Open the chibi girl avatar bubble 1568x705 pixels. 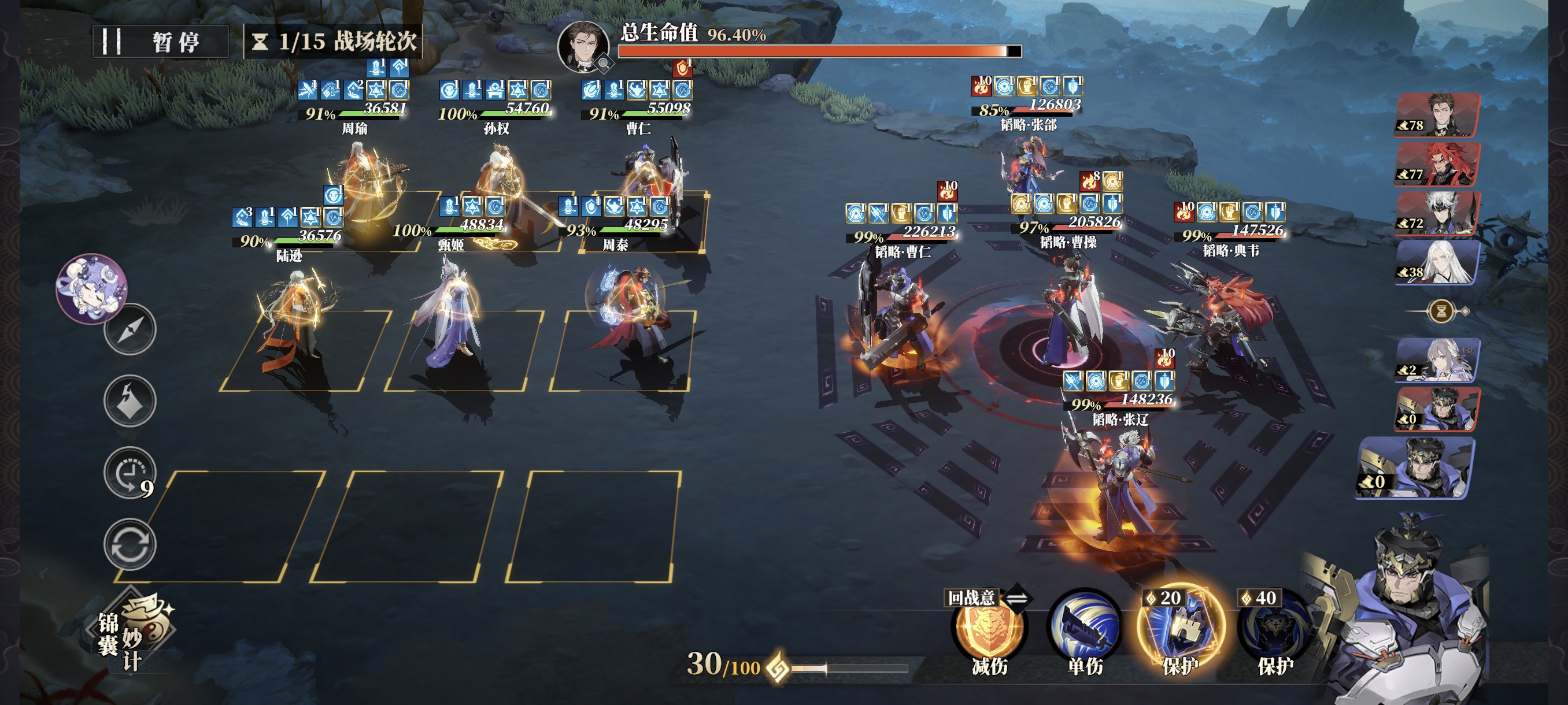[91, 288]
